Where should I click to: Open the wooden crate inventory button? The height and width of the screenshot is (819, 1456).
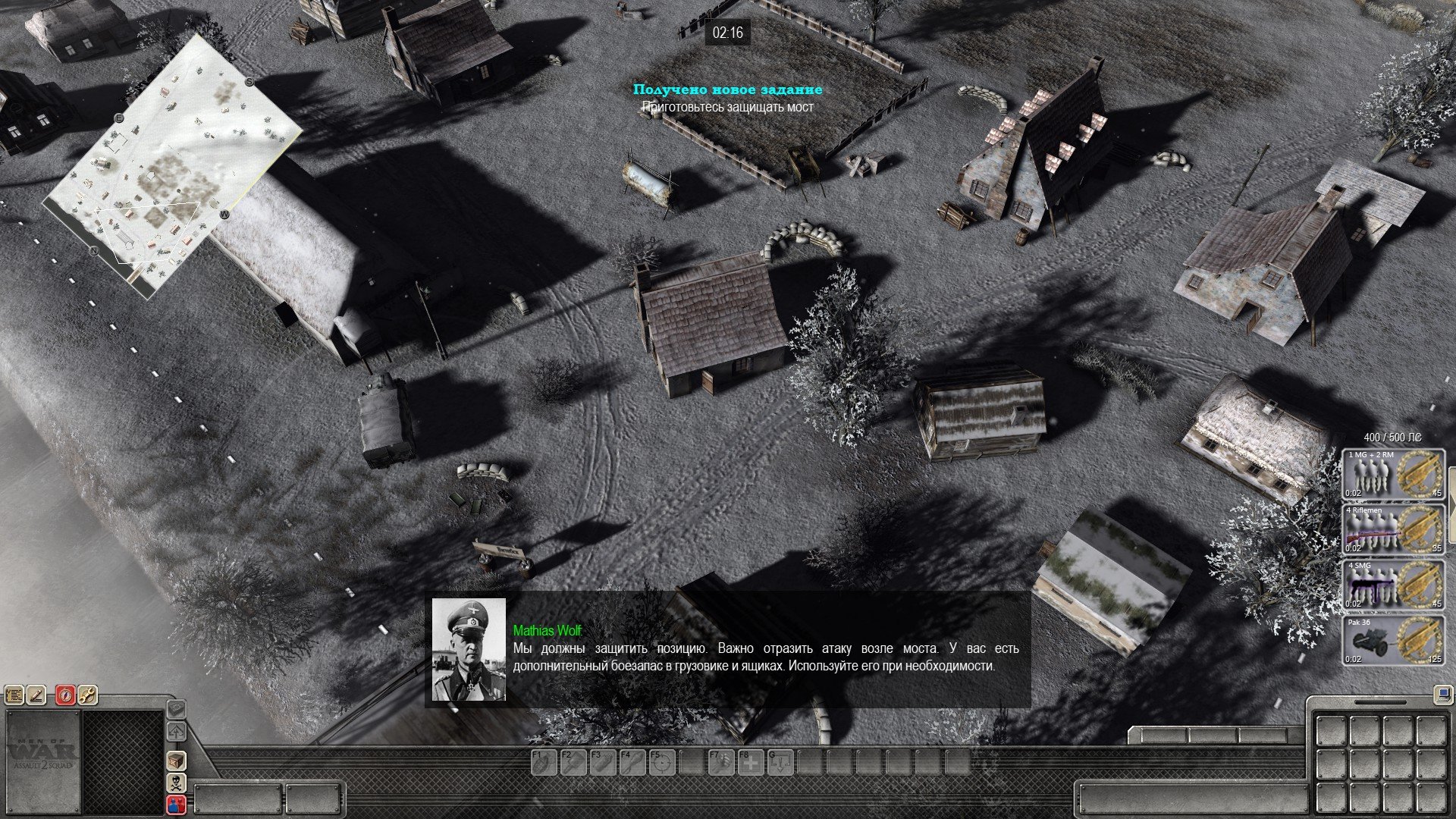pos(176,761)
